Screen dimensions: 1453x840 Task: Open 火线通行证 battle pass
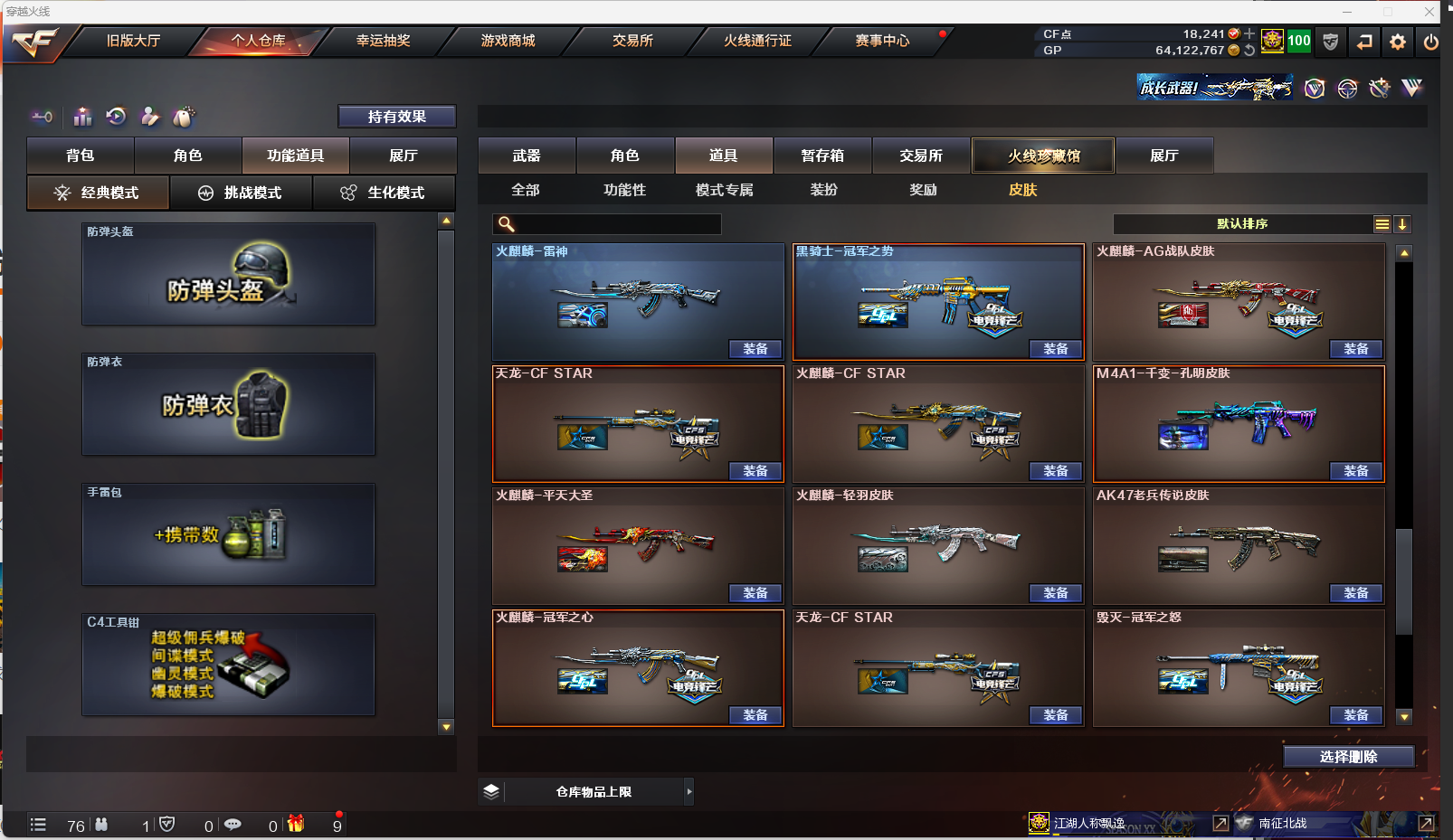coord(757,41)
